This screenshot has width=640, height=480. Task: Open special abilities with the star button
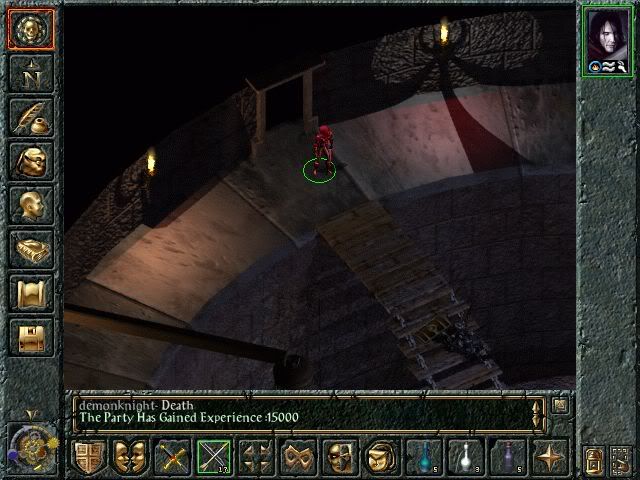[x=550, y=458]
